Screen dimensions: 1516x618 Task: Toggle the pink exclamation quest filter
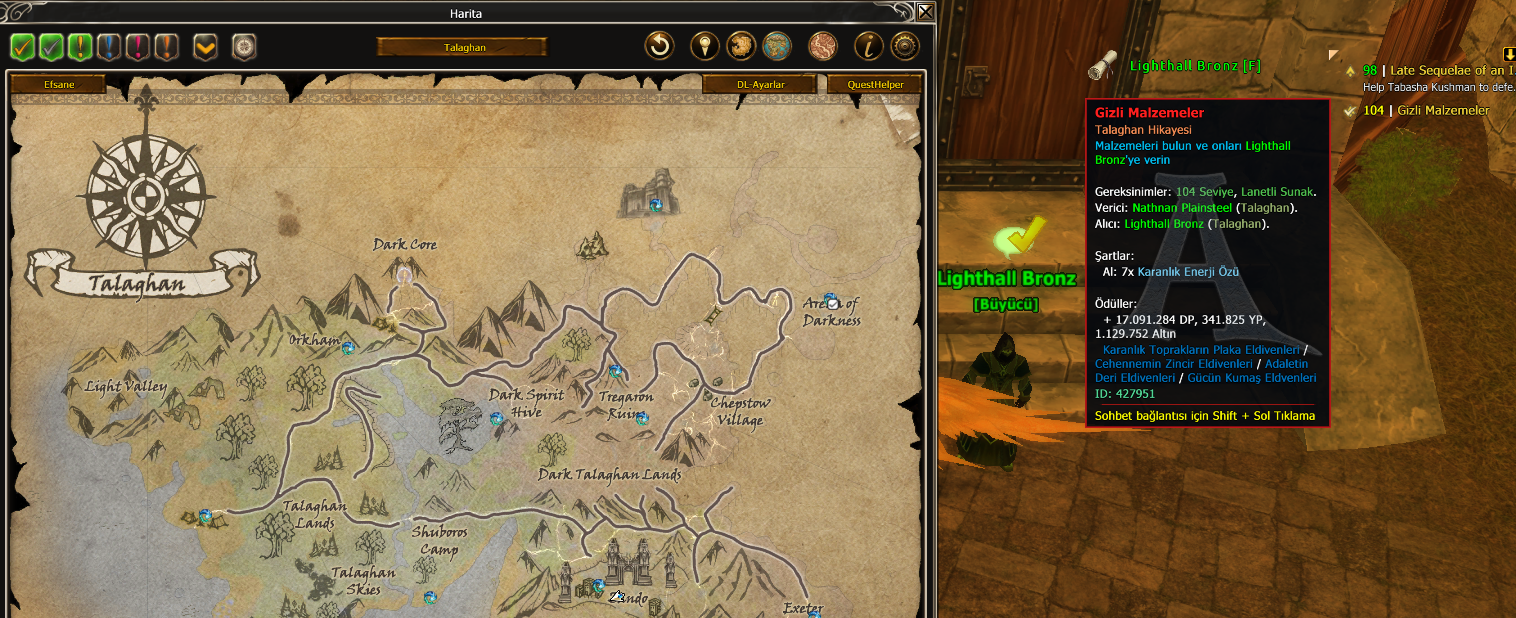138,47
